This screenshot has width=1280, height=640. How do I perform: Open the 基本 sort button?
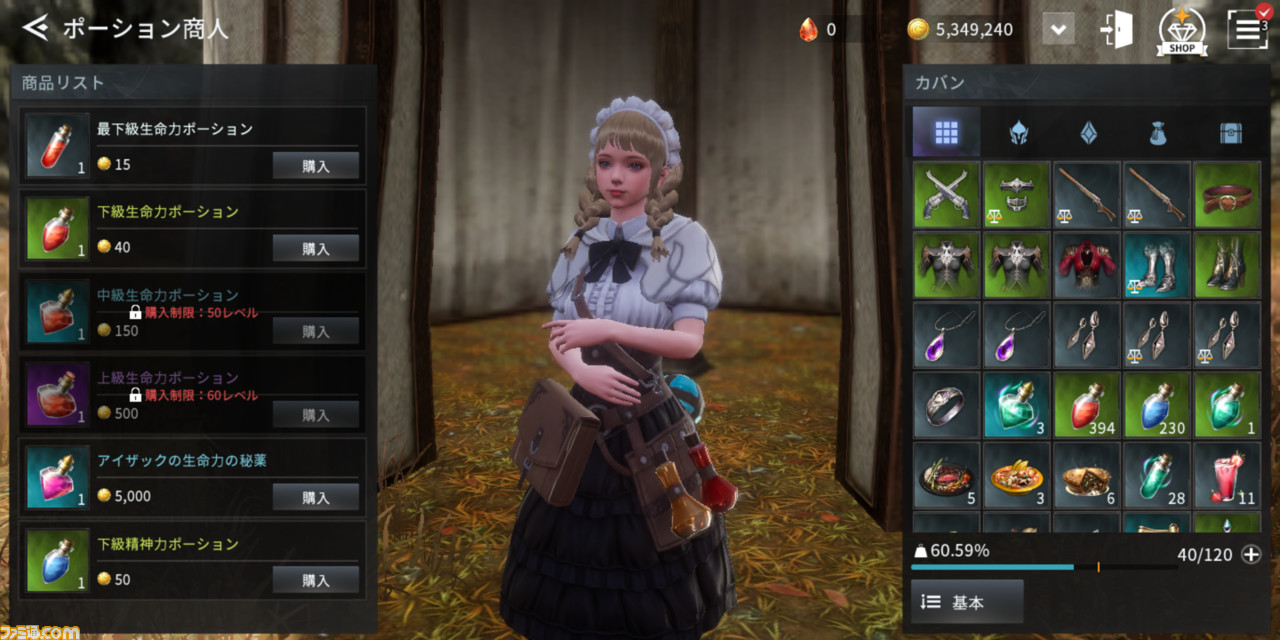pos(966,602)
